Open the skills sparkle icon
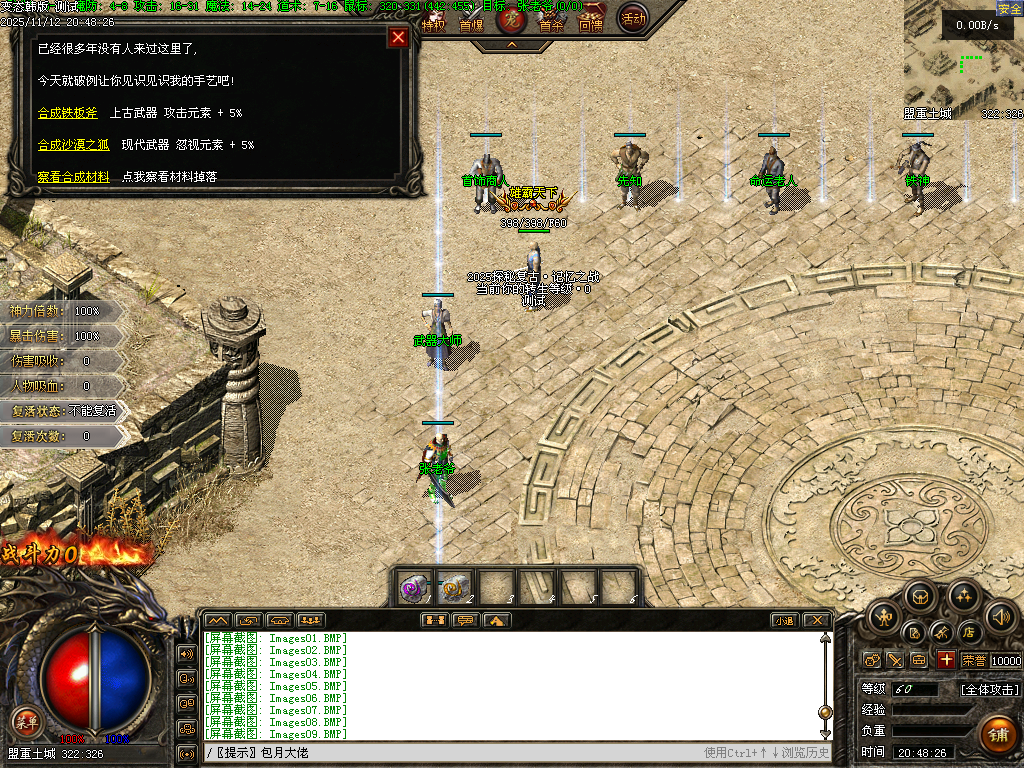 point(963,596)
